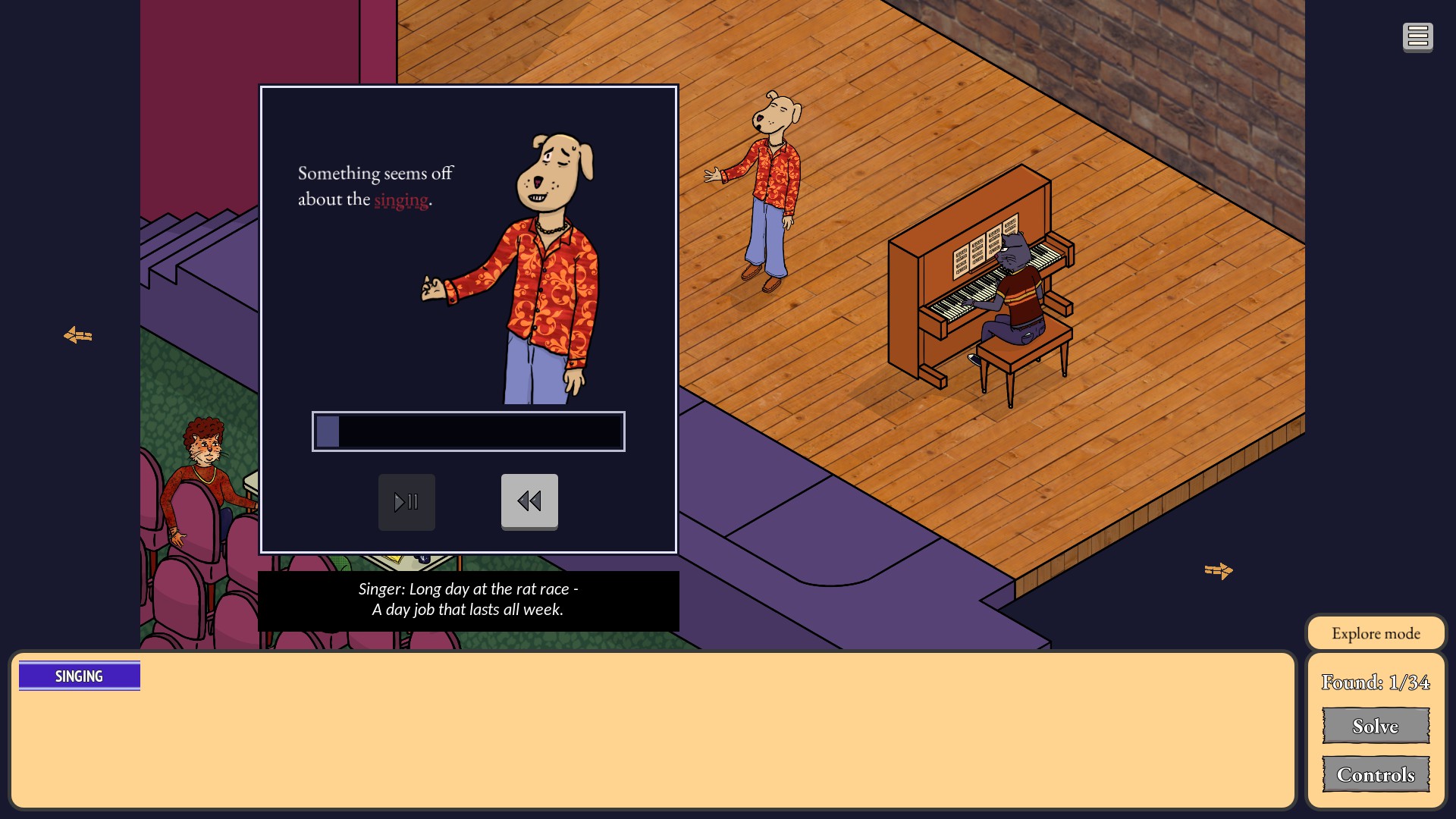1456x819 pixels.
Task: Select the highlighted word "singing"
Action: point(401,199)
